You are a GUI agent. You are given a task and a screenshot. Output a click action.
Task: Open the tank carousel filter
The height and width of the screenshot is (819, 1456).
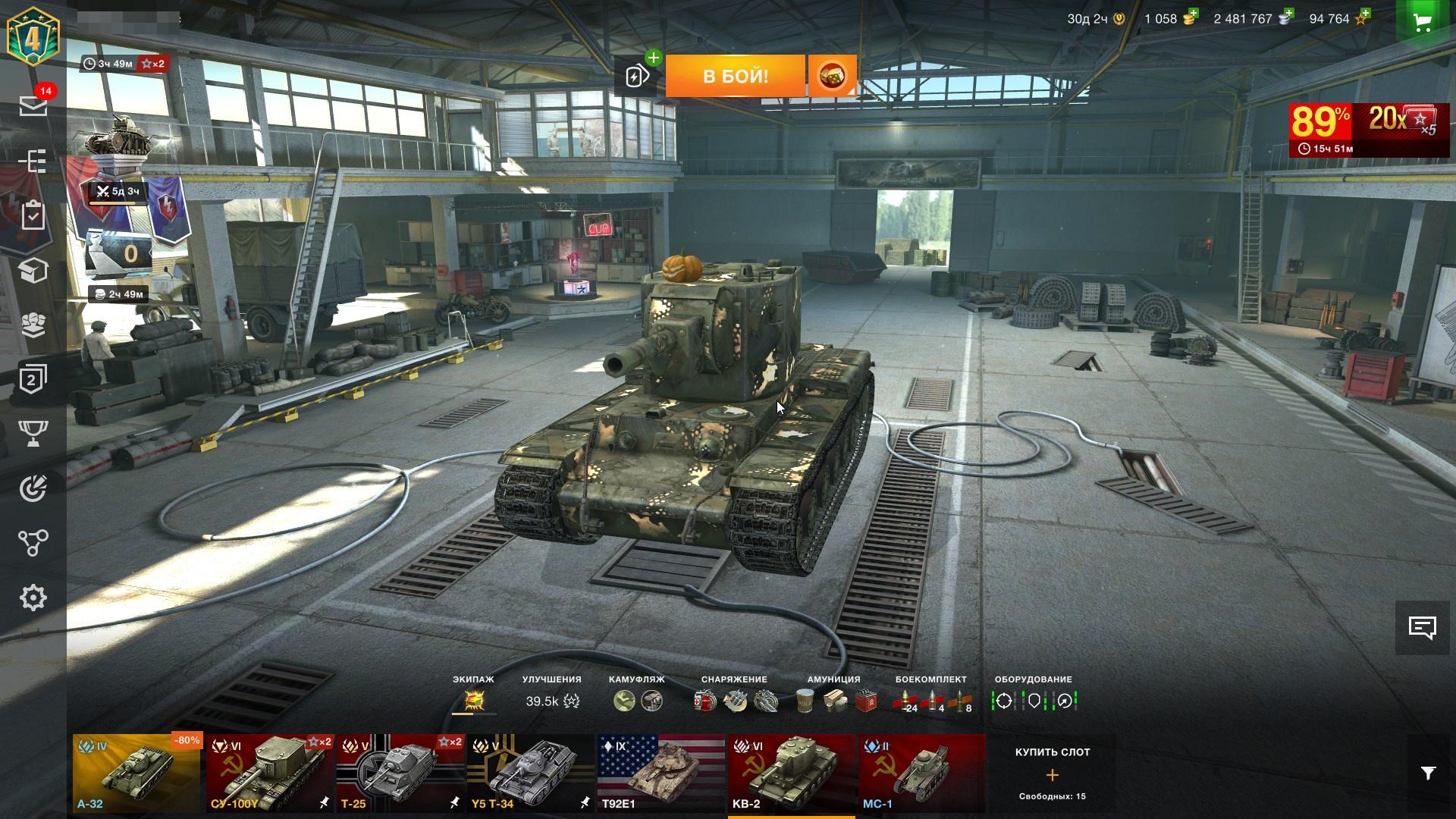click(1428, 773)
